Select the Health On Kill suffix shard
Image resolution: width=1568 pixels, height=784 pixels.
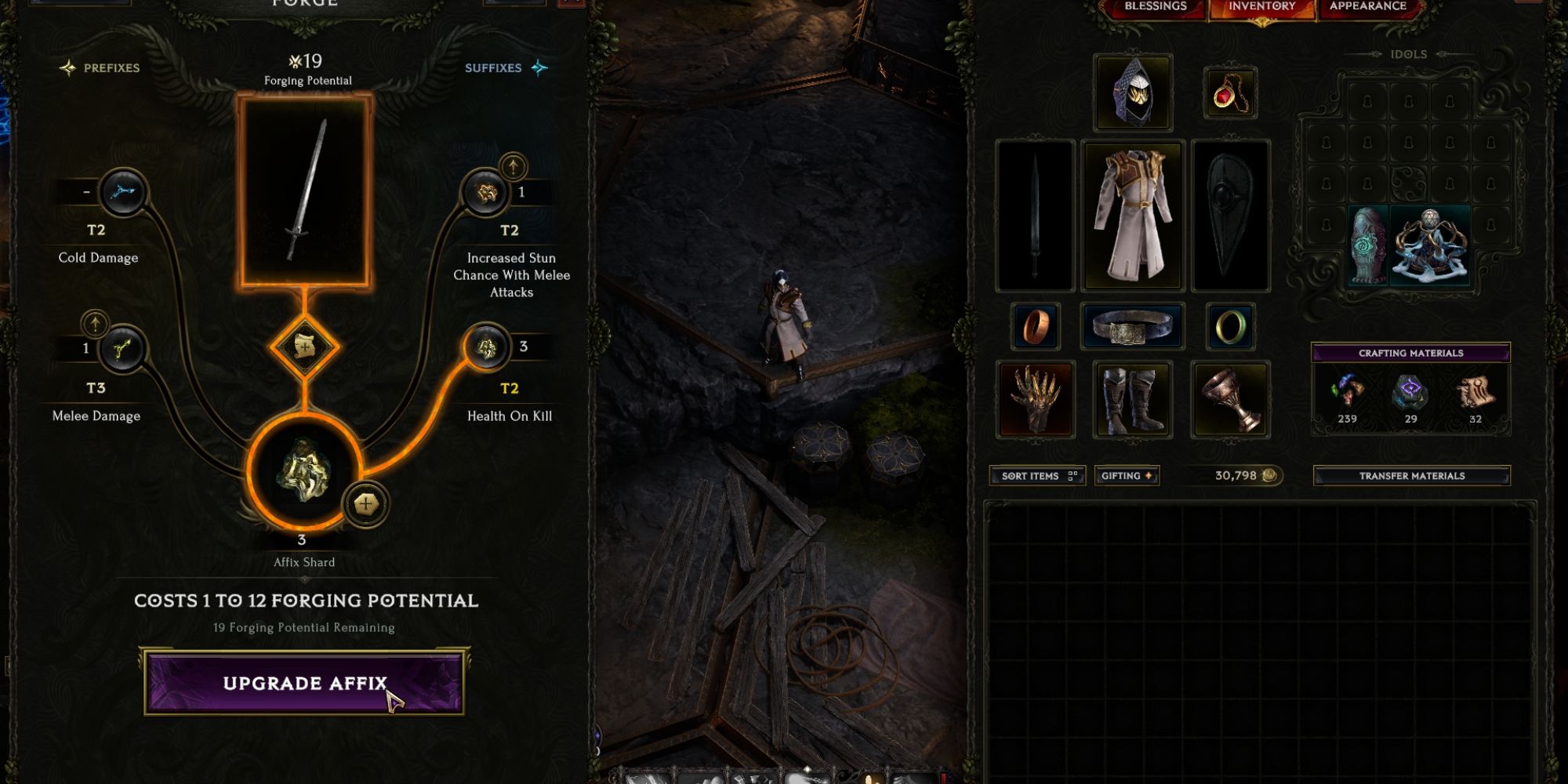click(x=486, y=347)
